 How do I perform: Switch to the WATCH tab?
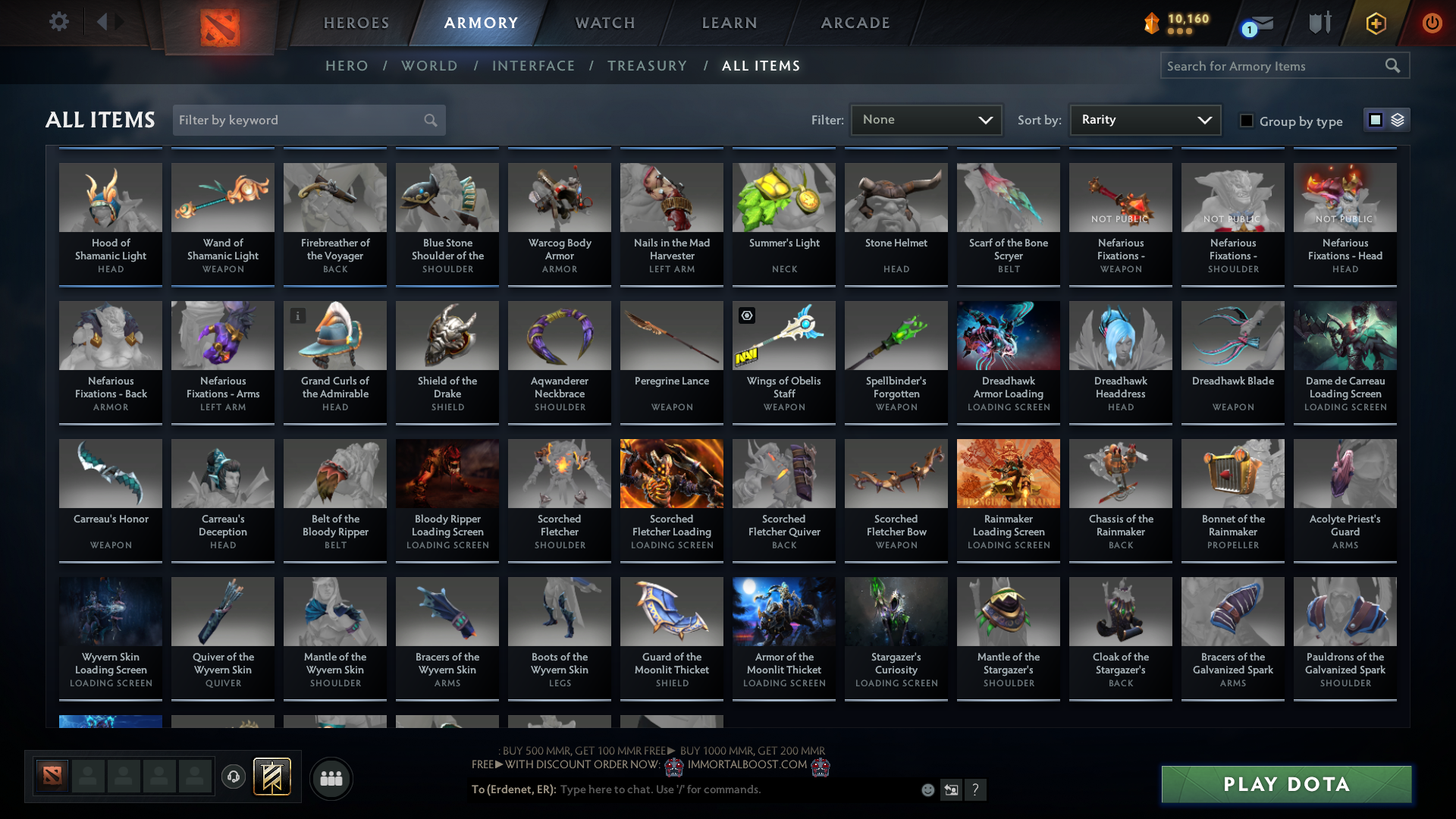click(x=604, y=23)
